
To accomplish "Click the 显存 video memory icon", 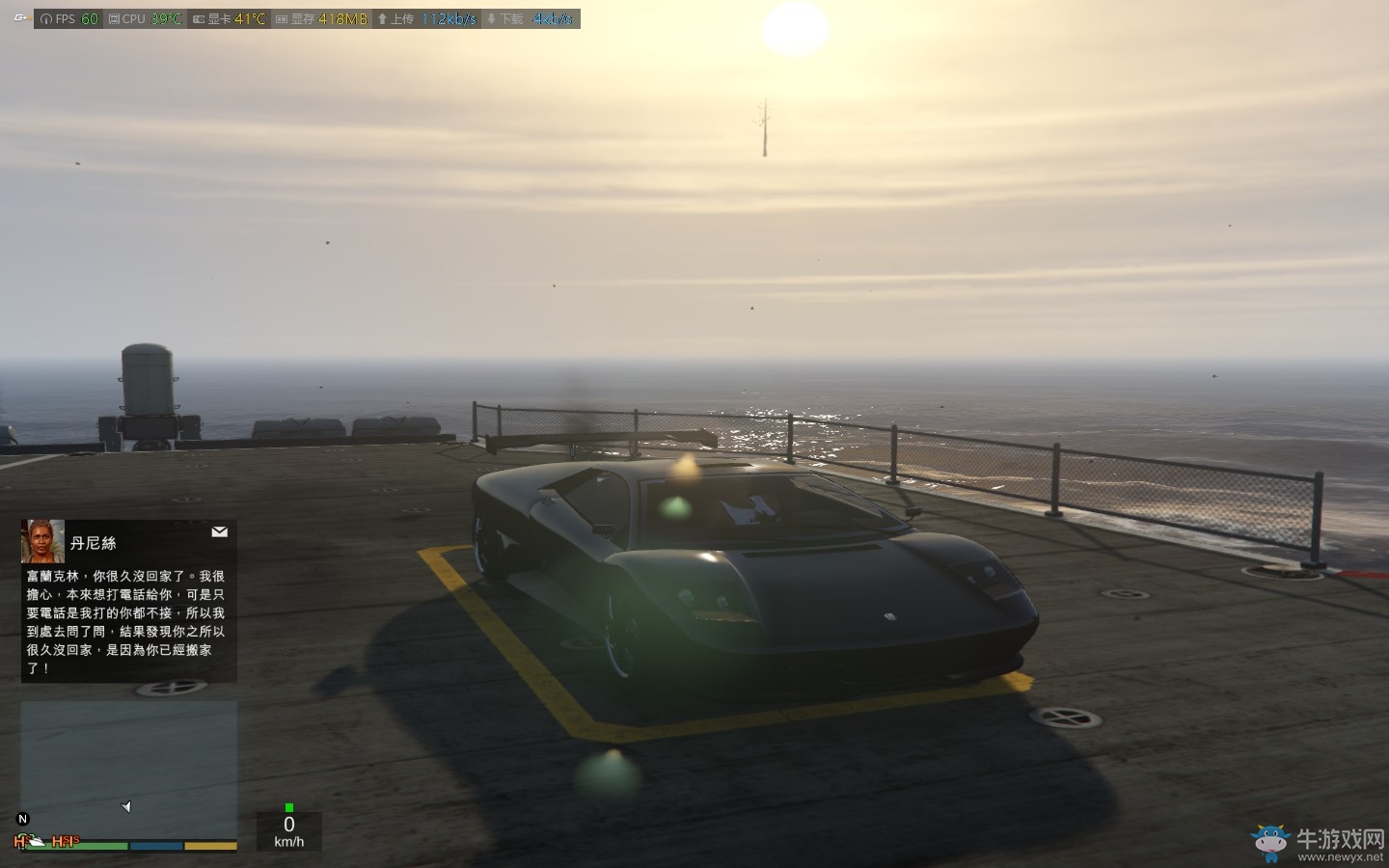I will click(281, 17).
